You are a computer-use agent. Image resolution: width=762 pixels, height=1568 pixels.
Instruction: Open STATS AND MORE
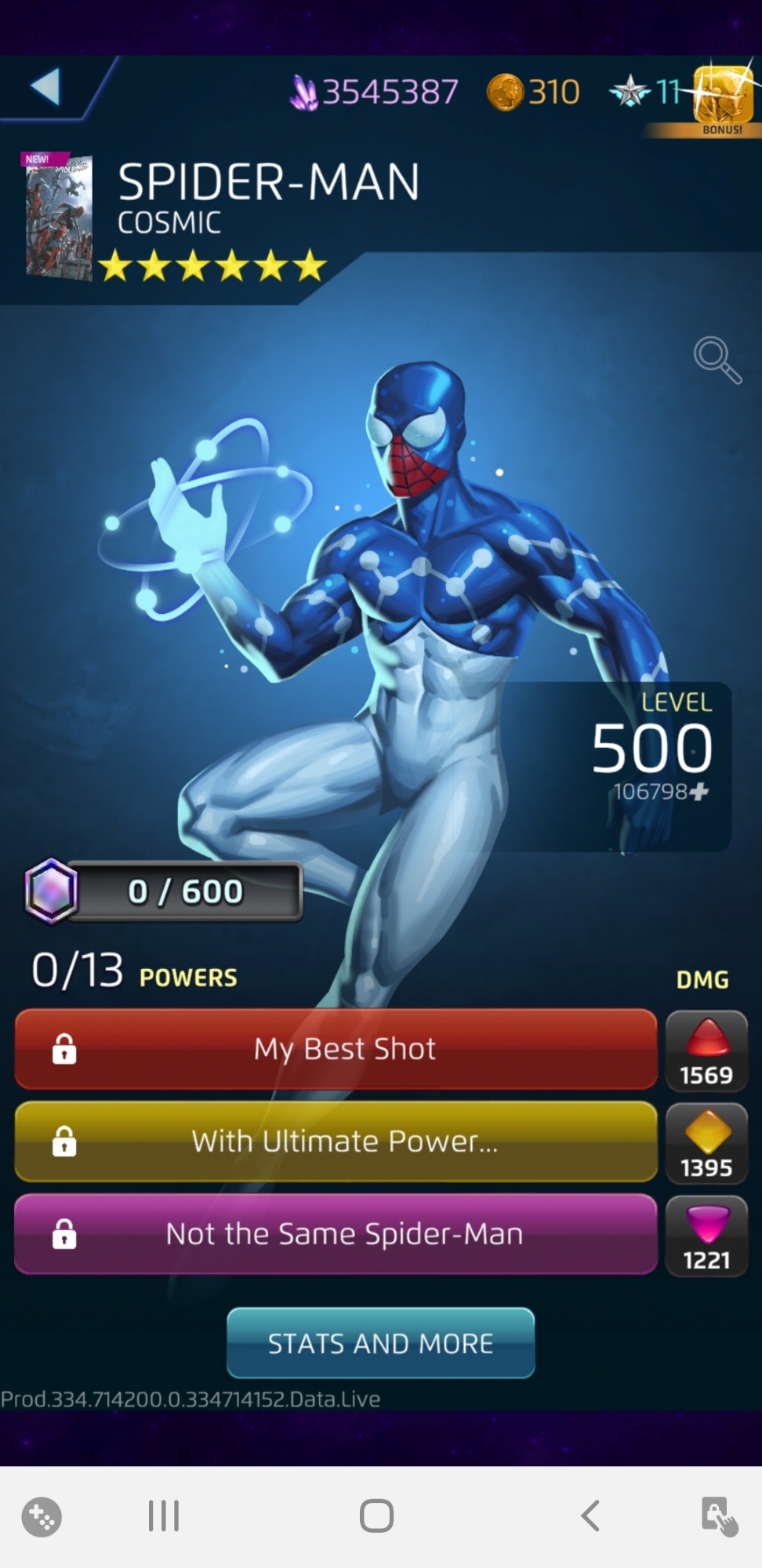pos(381,1343)
